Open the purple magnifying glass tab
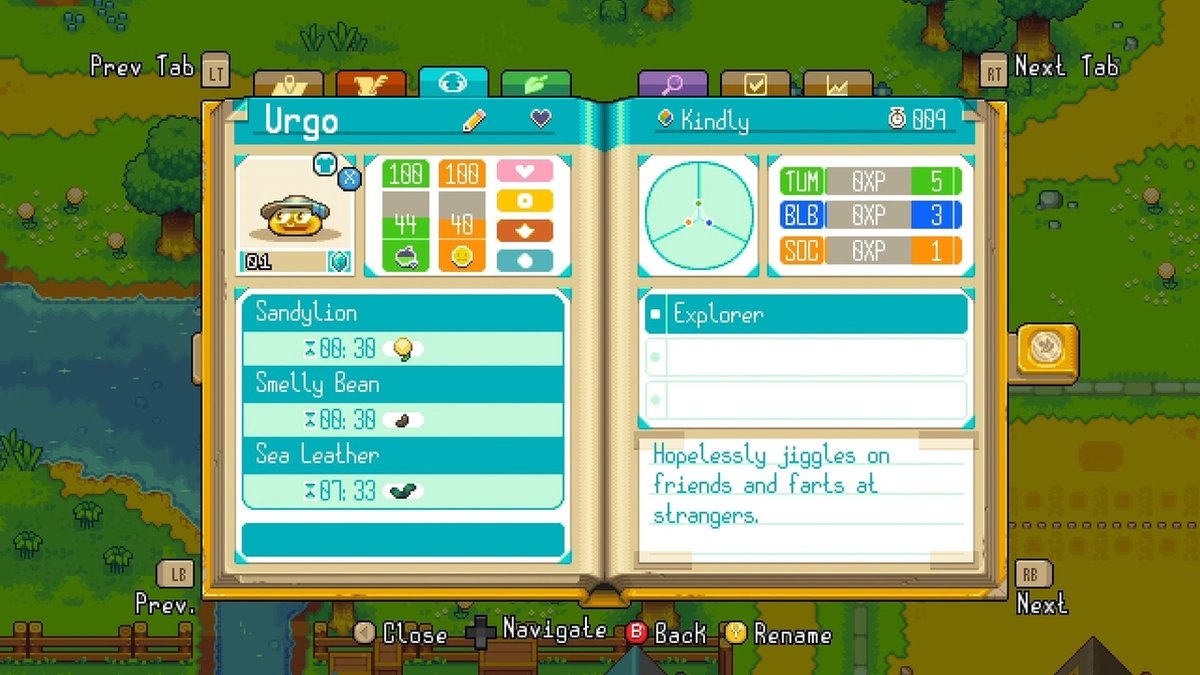 click(x=673, y=85)
